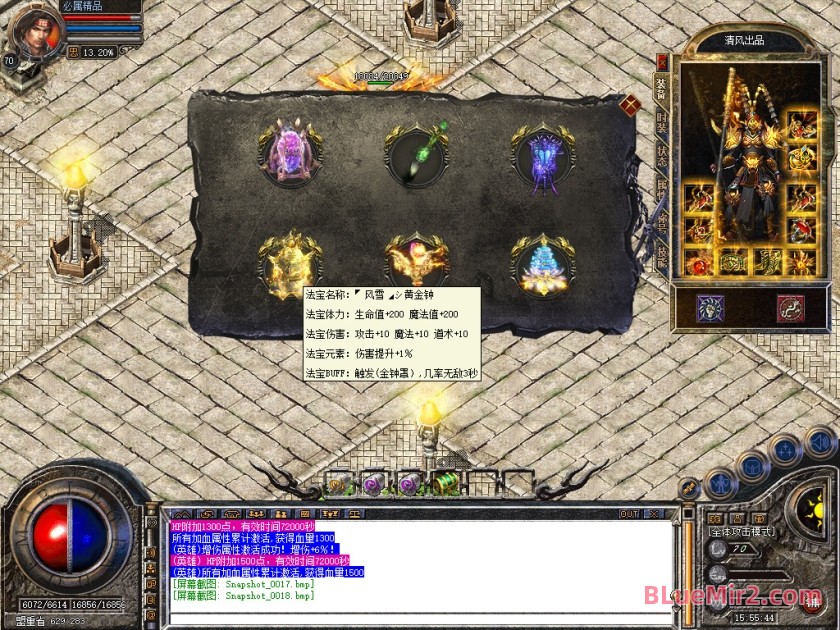Viewport: 840px width, 630px height.
Task: Toggle sound with the speaker button
Action: pyautogui.click(x=820, y=441)
